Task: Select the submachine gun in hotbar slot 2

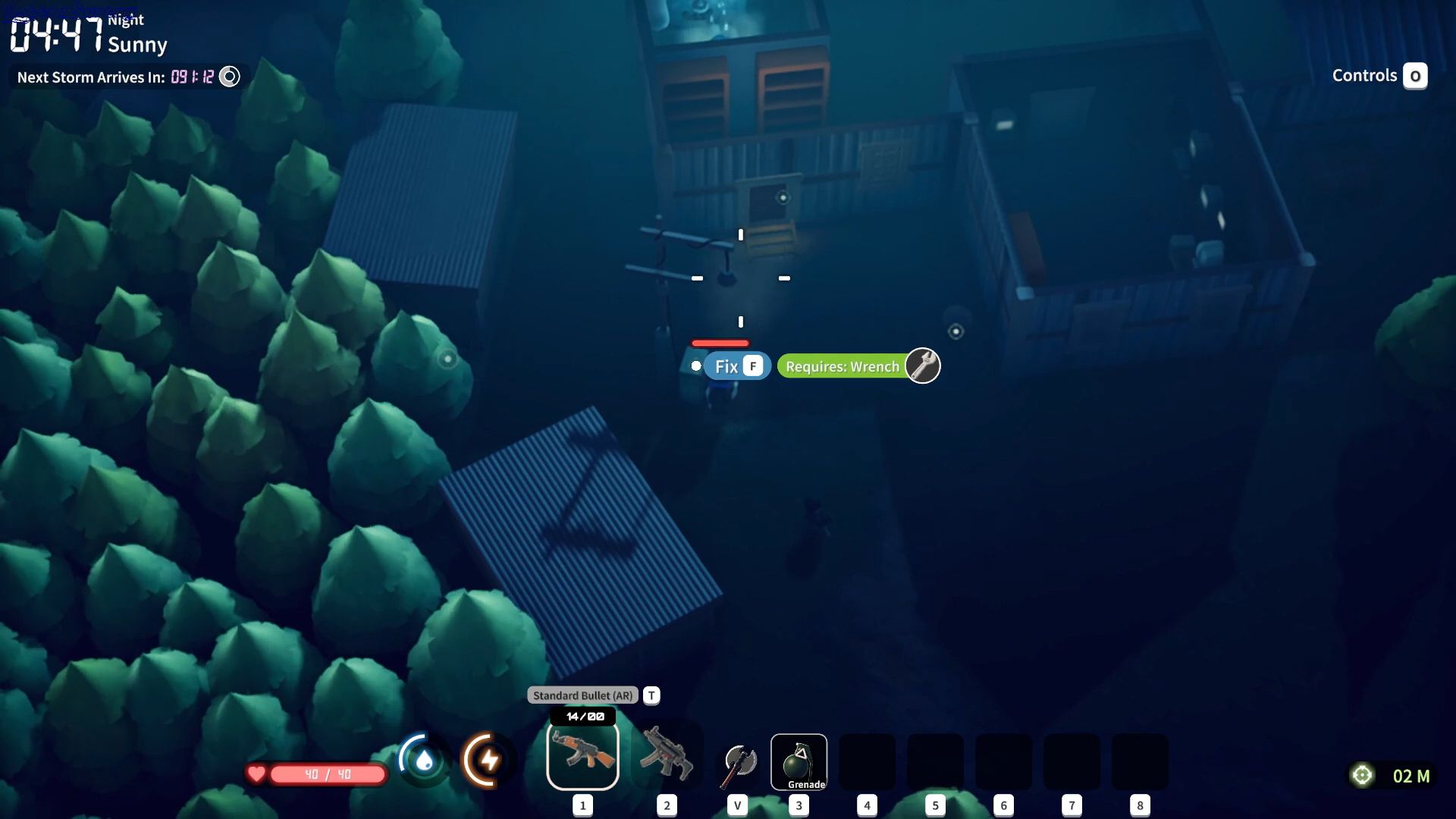Action: click(x=667, y=755)
